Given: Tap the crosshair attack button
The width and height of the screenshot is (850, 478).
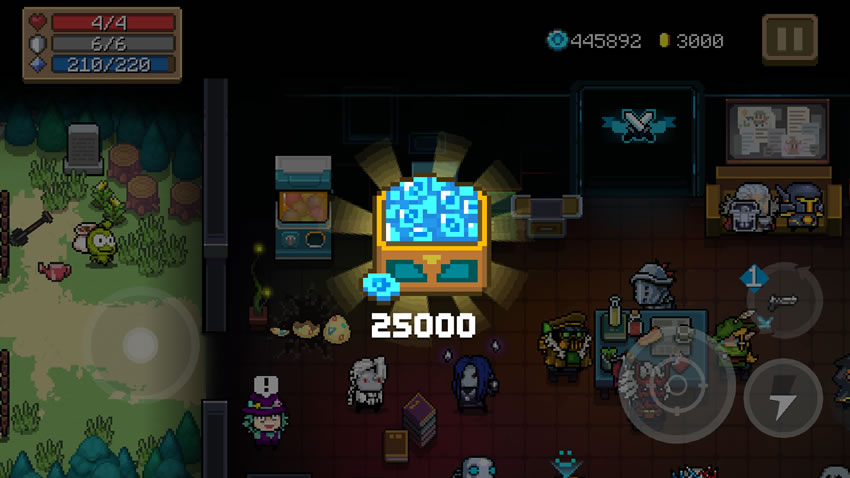Looking at the screenshot, I should click(677, 385).
